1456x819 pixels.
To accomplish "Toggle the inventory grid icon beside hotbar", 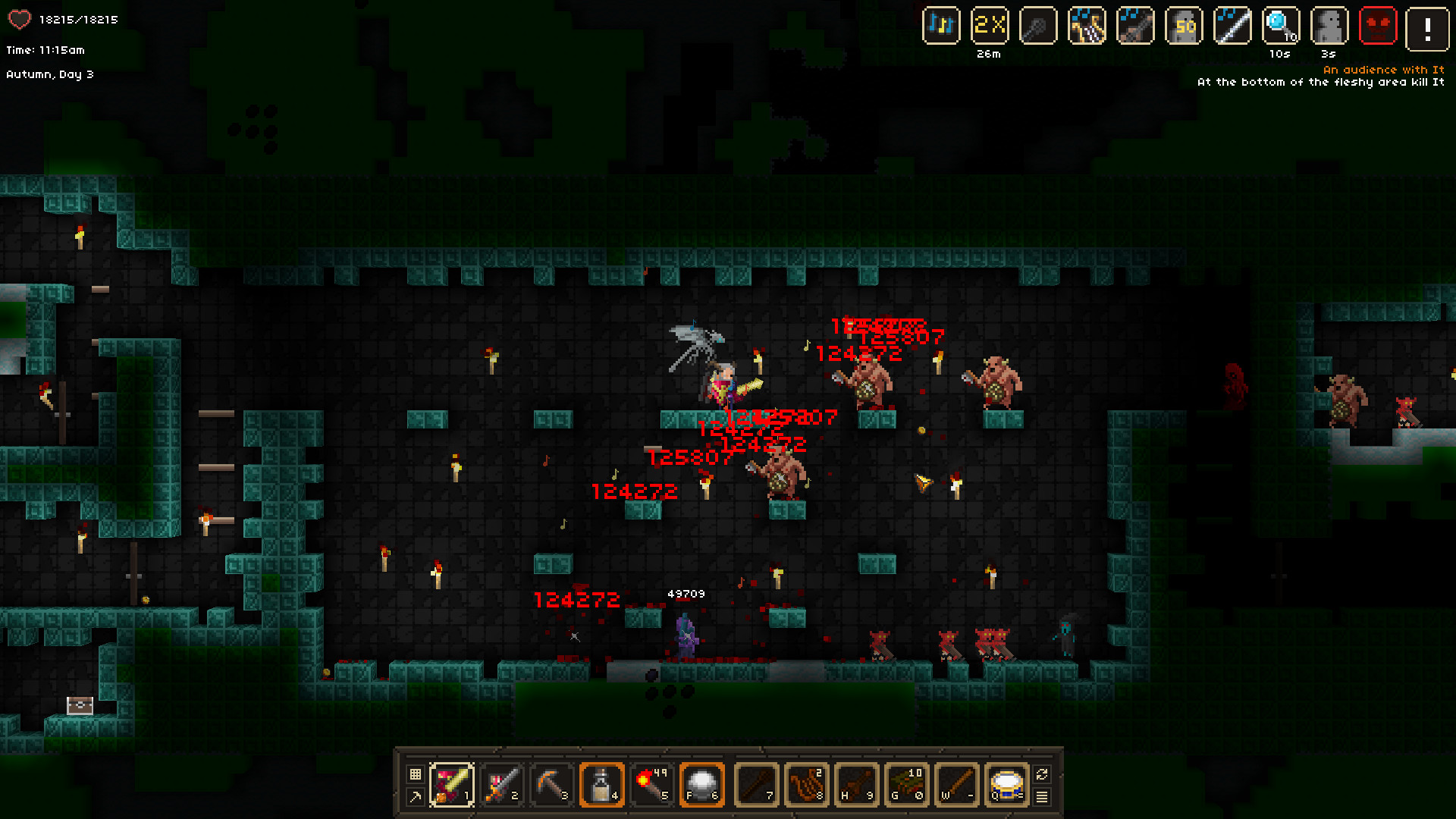I will click(x=415, y=773).
